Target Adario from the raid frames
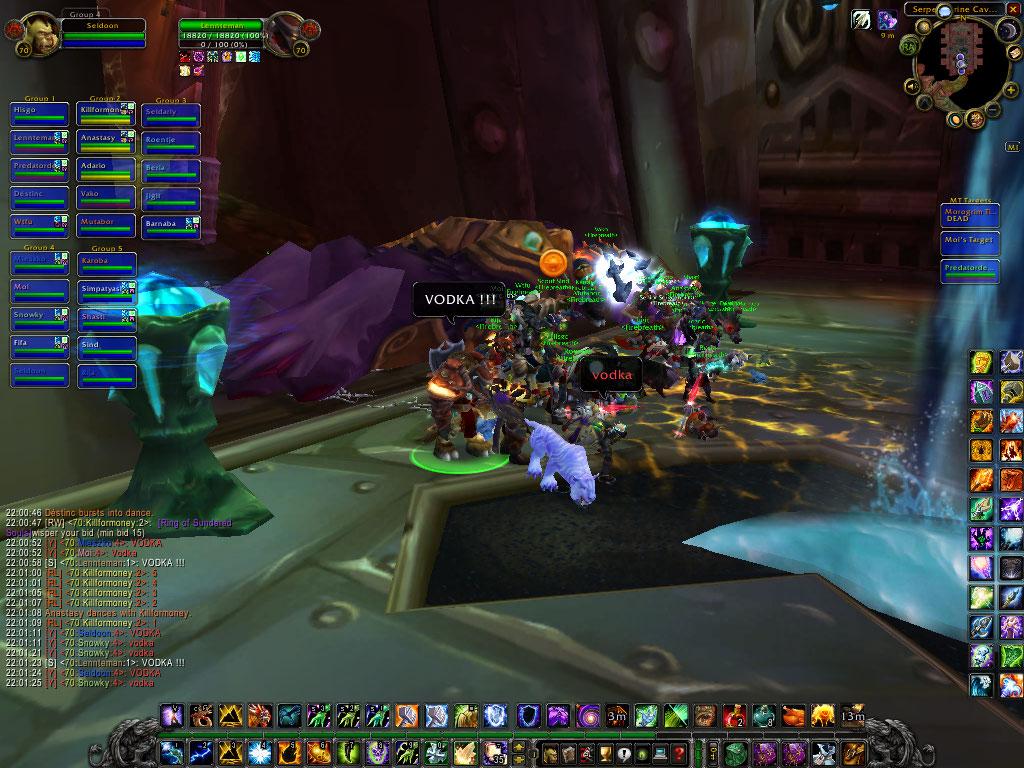 click(x=106, y=170)
